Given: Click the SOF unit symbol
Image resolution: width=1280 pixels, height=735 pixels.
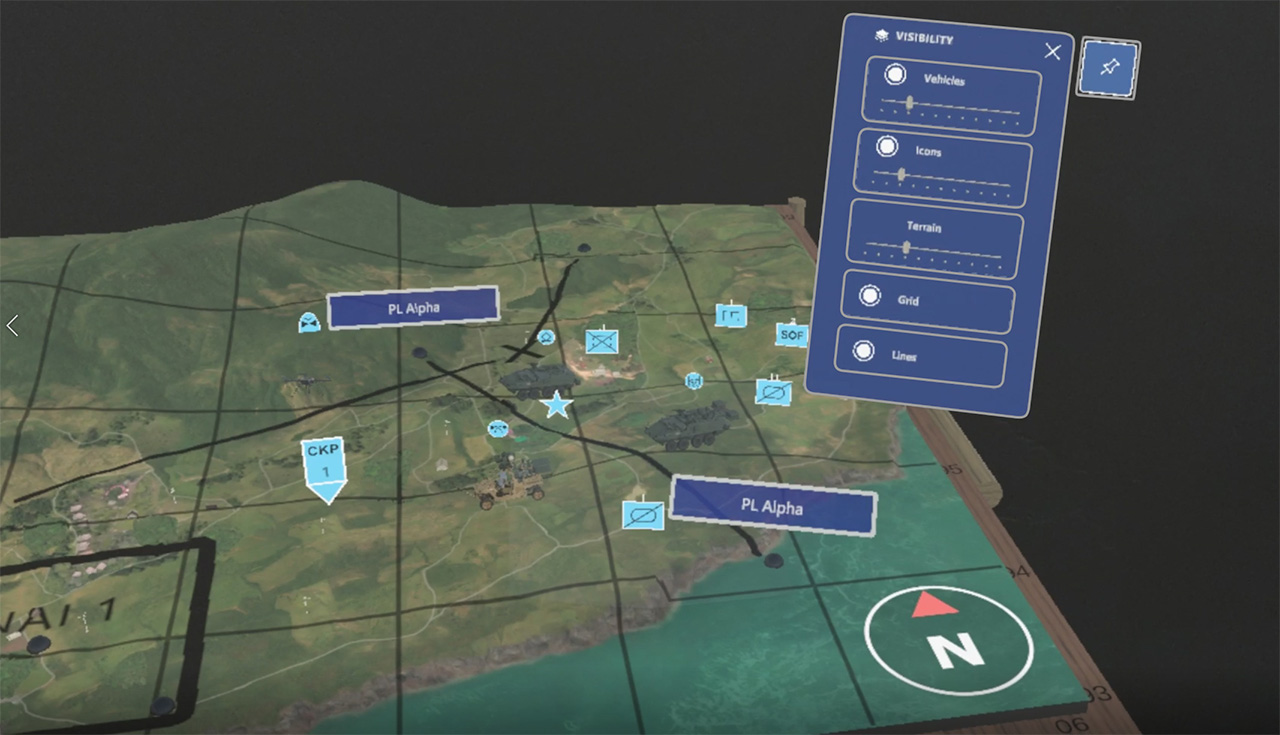Looking at the screenshot, I should (792, 335).
